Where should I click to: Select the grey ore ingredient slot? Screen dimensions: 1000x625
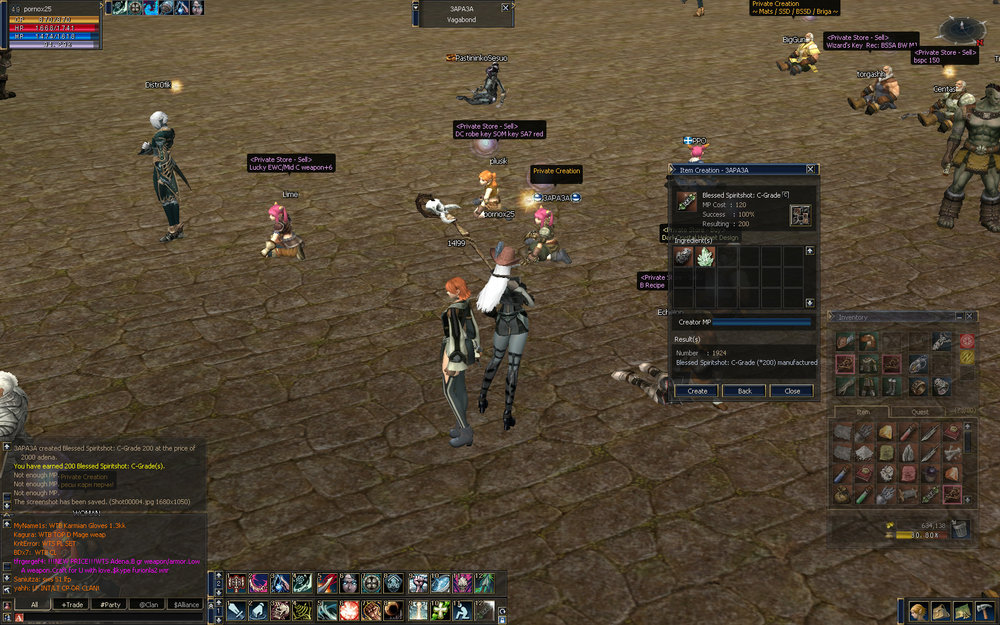click(683, 257)
